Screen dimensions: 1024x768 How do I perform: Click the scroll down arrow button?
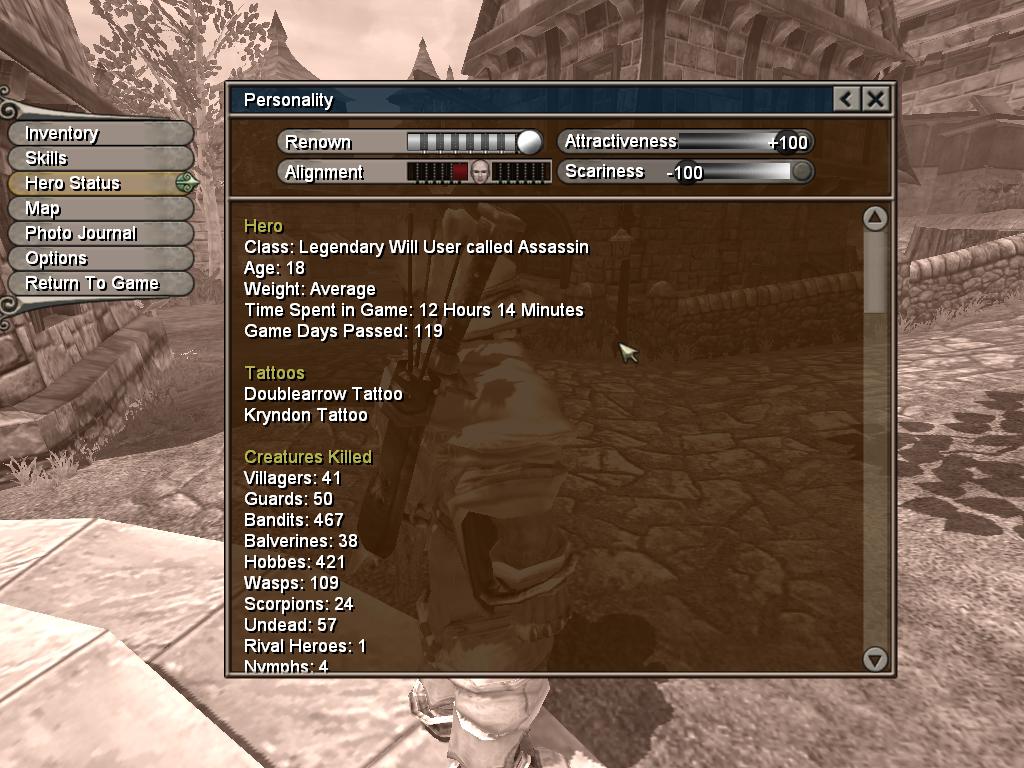[x=875, y=658]
